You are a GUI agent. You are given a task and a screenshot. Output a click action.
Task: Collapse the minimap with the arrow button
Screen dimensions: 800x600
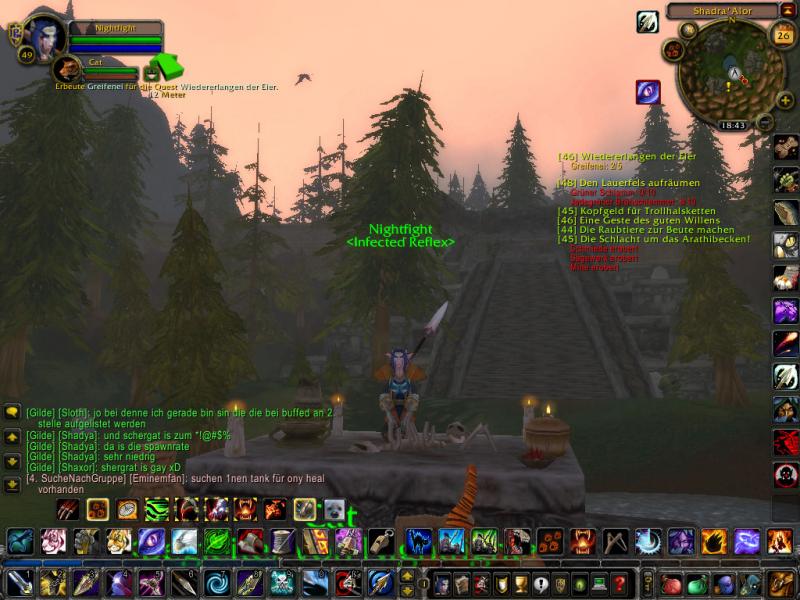787,11
